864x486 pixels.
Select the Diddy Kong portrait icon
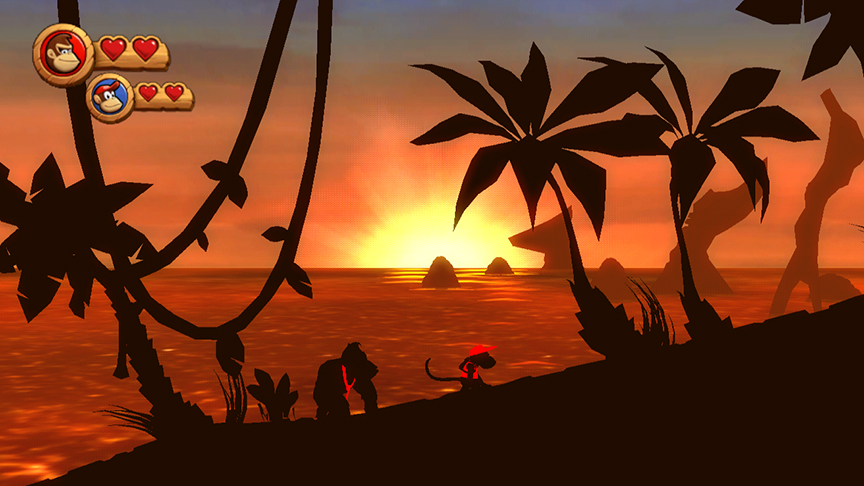tap(110, 98)
